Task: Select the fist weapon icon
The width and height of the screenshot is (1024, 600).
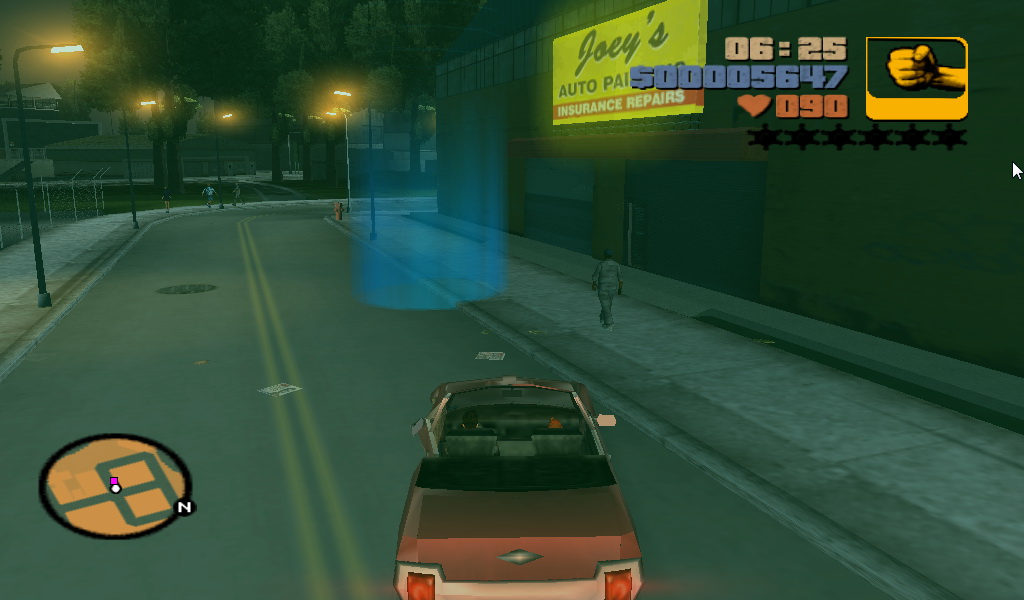Action: [x=916, y=78]
